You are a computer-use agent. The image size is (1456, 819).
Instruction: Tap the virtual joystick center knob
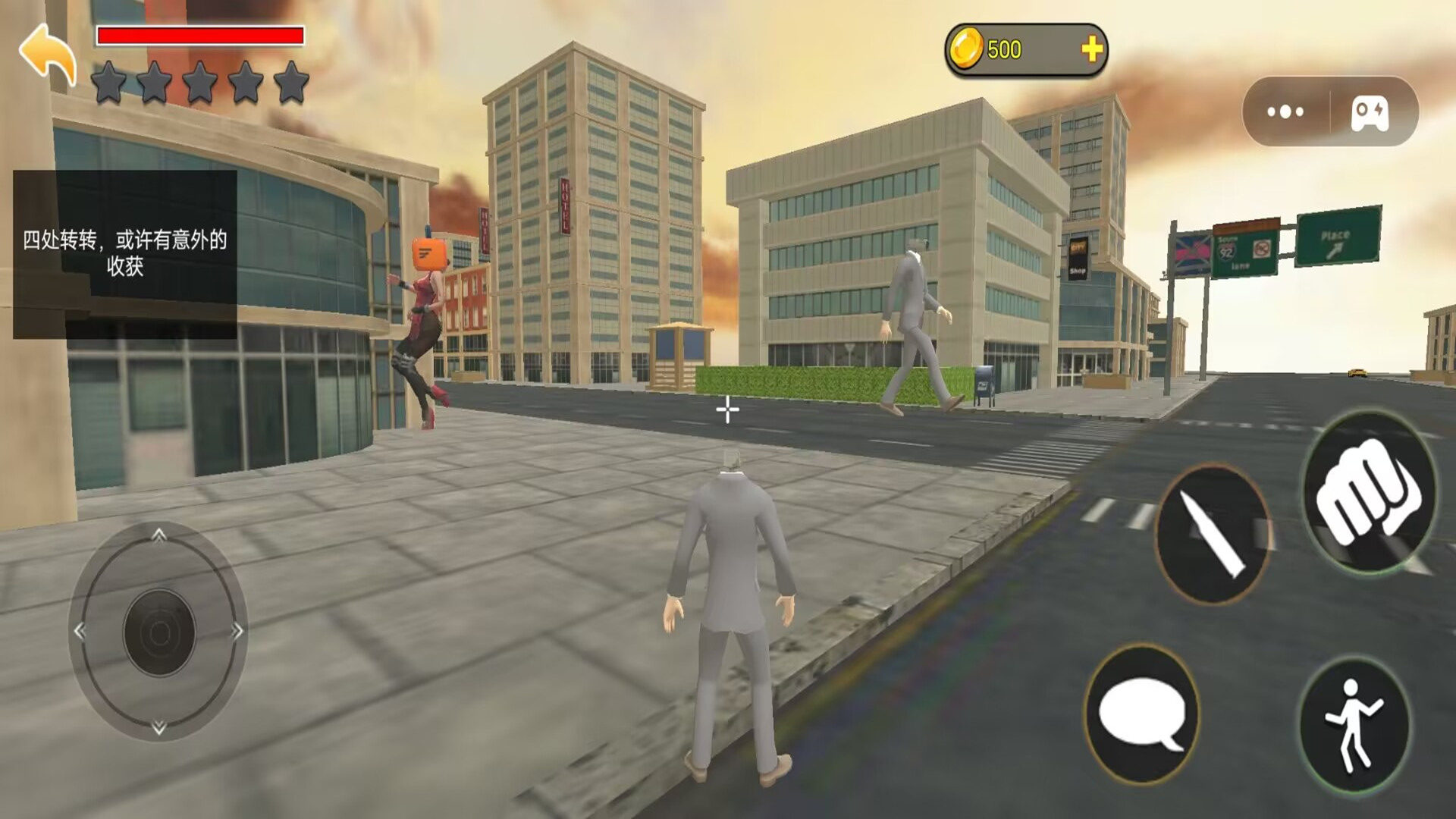[x=159, y=632]
